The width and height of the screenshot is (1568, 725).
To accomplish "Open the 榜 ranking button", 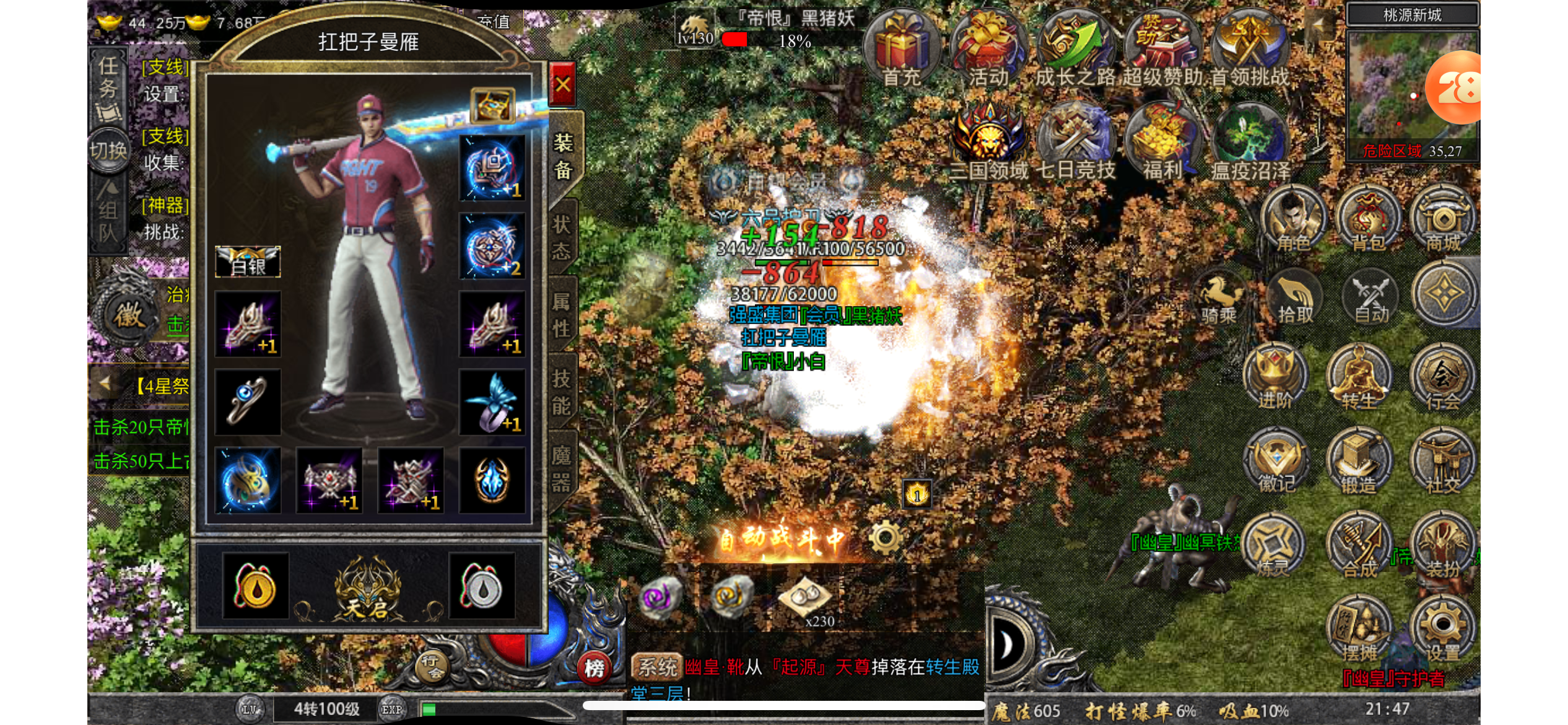I will point(594,669).
